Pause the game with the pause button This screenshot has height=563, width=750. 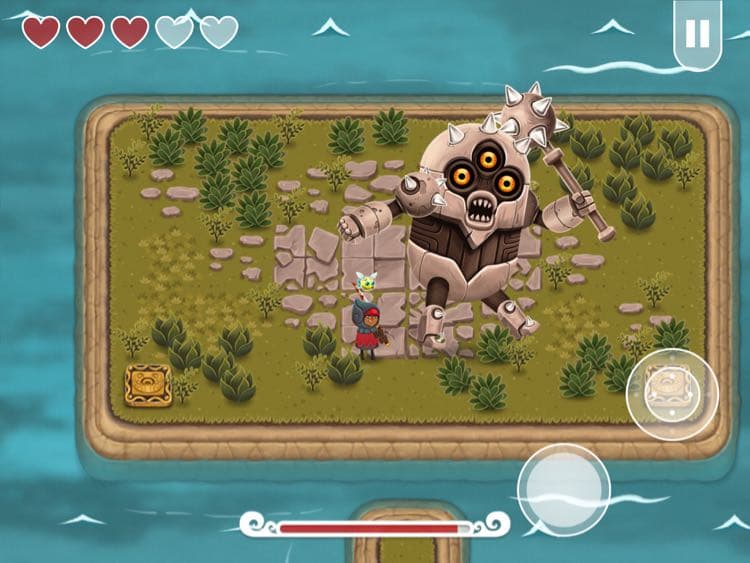coord(697,33)
